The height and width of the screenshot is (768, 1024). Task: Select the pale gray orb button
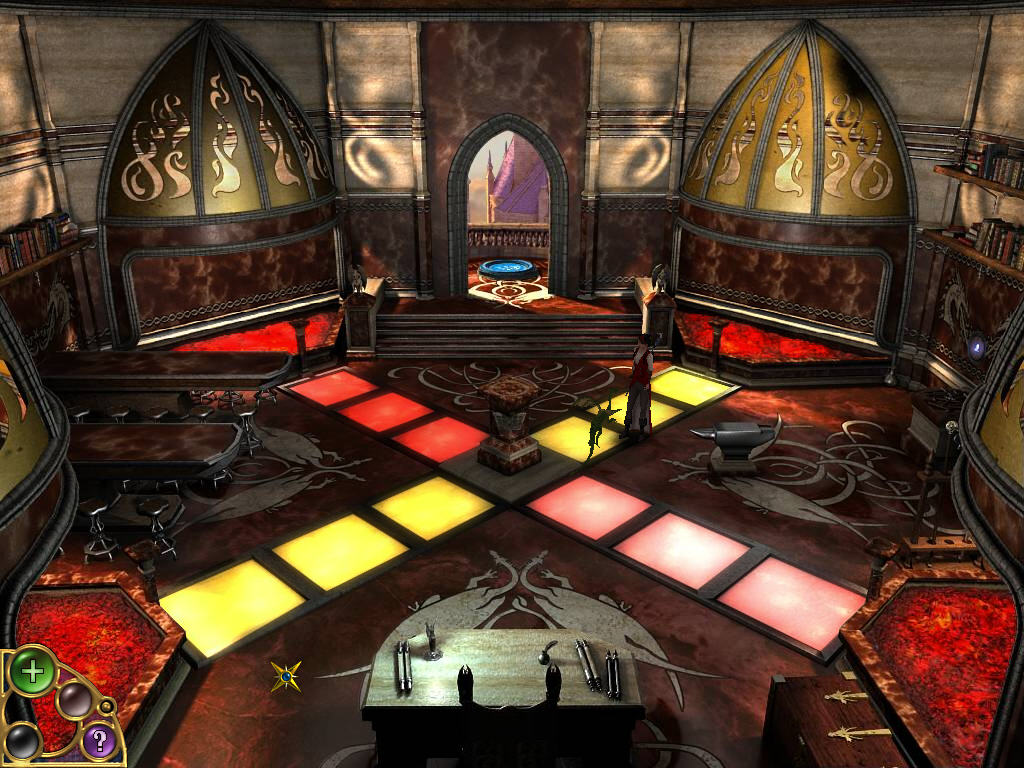tap(74, 699)
